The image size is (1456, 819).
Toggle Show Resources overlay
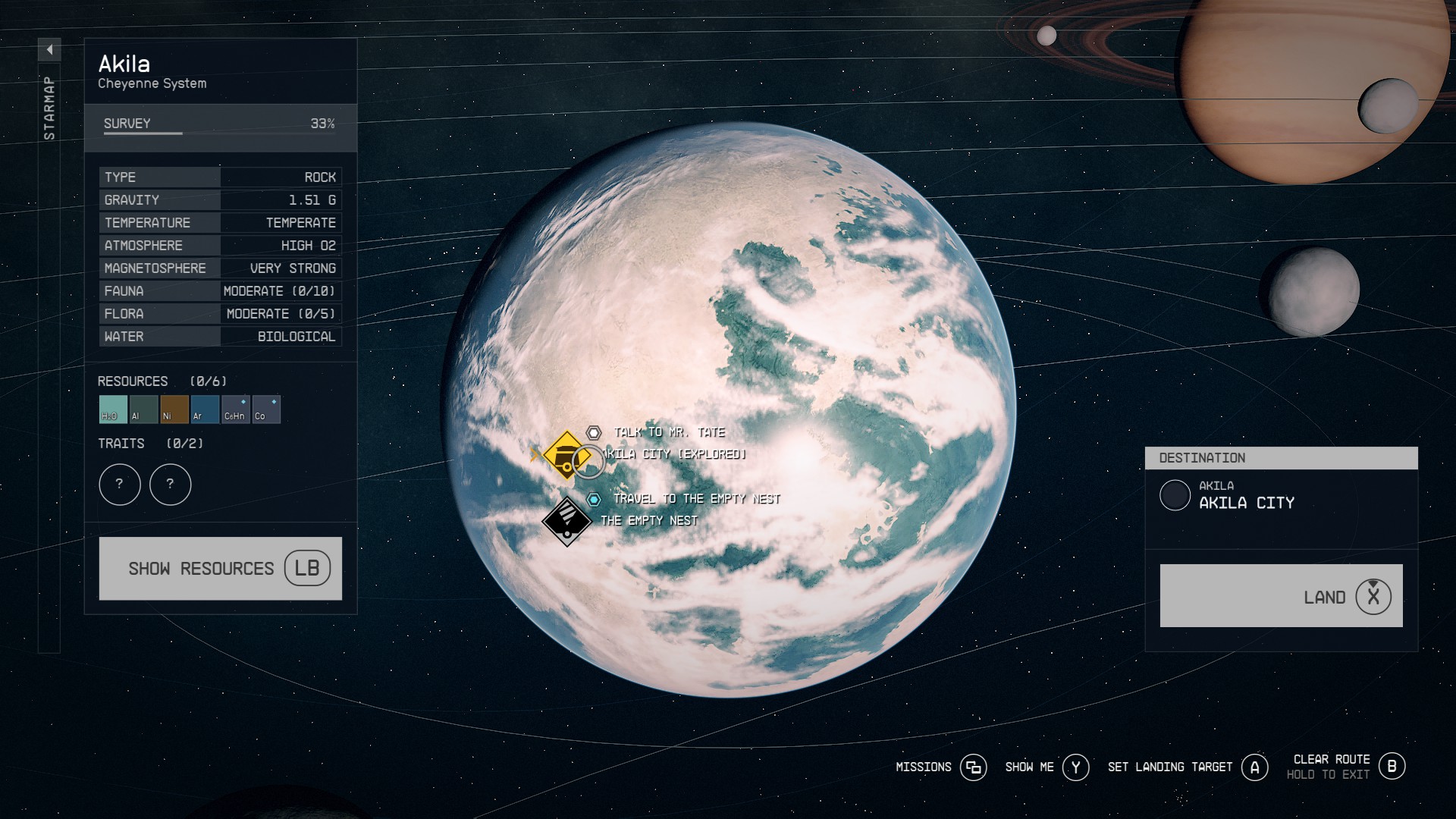coord(220,568)
